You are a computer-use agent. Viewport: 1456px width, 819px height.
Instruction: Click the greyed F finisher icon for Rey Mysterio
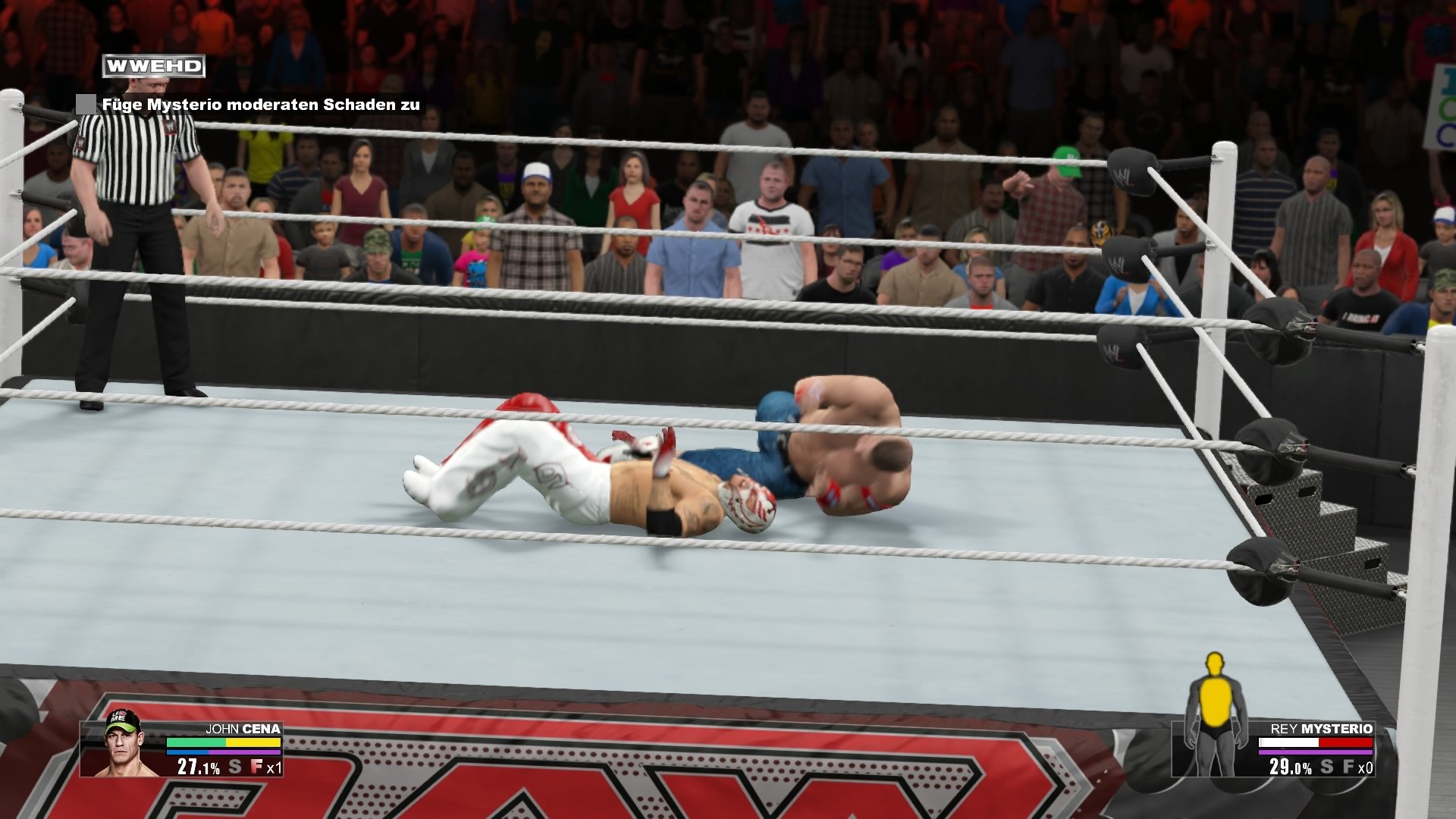[x=1348, y=767]
